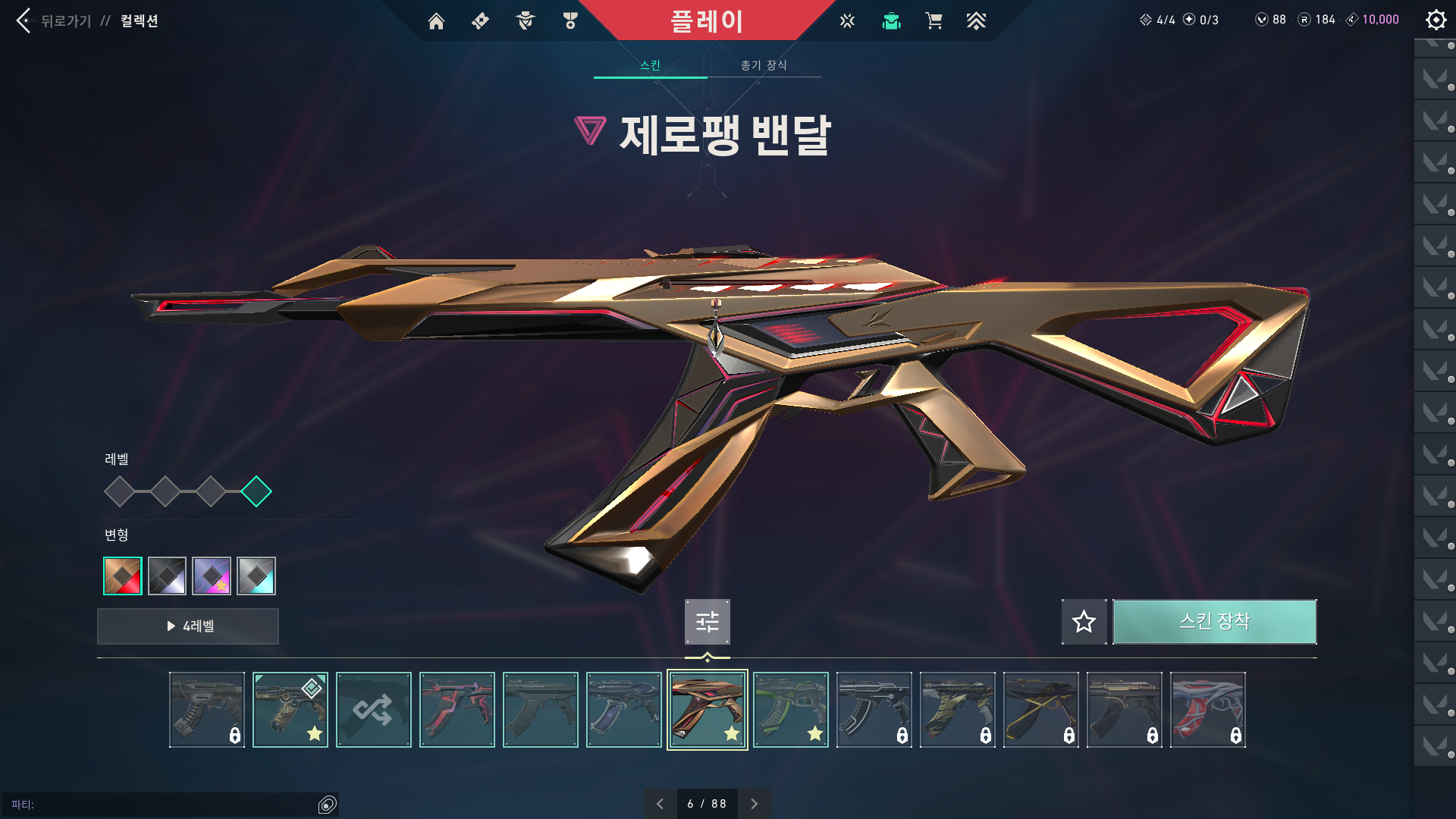Viewport: 1456px width, 819px height.
Task: Play the 4레벨 preview video
Action: pyautogui.click(x=188, y=626)
